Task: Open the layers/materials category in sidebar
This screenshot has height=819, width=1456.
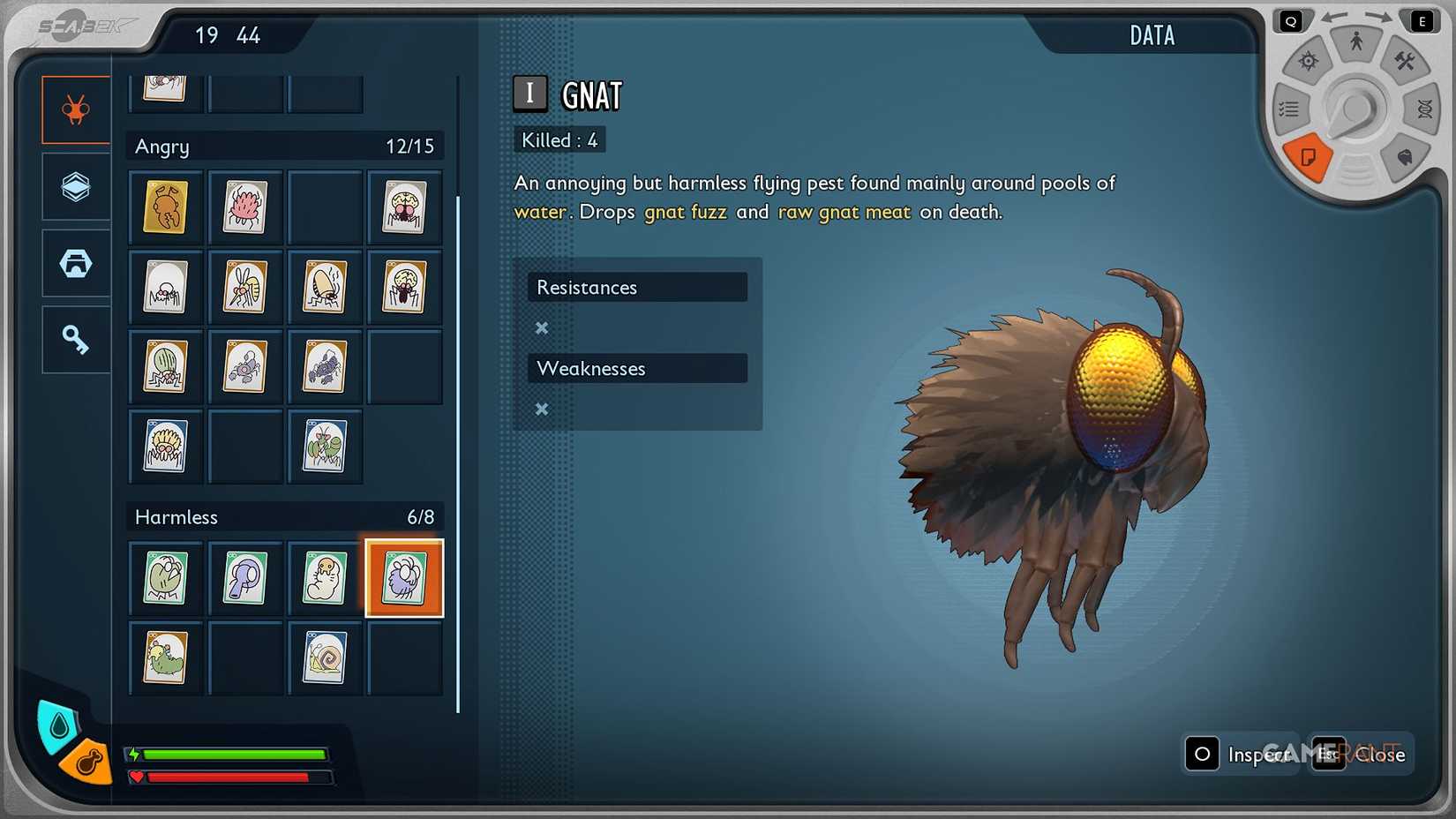Action: [75, 186]
